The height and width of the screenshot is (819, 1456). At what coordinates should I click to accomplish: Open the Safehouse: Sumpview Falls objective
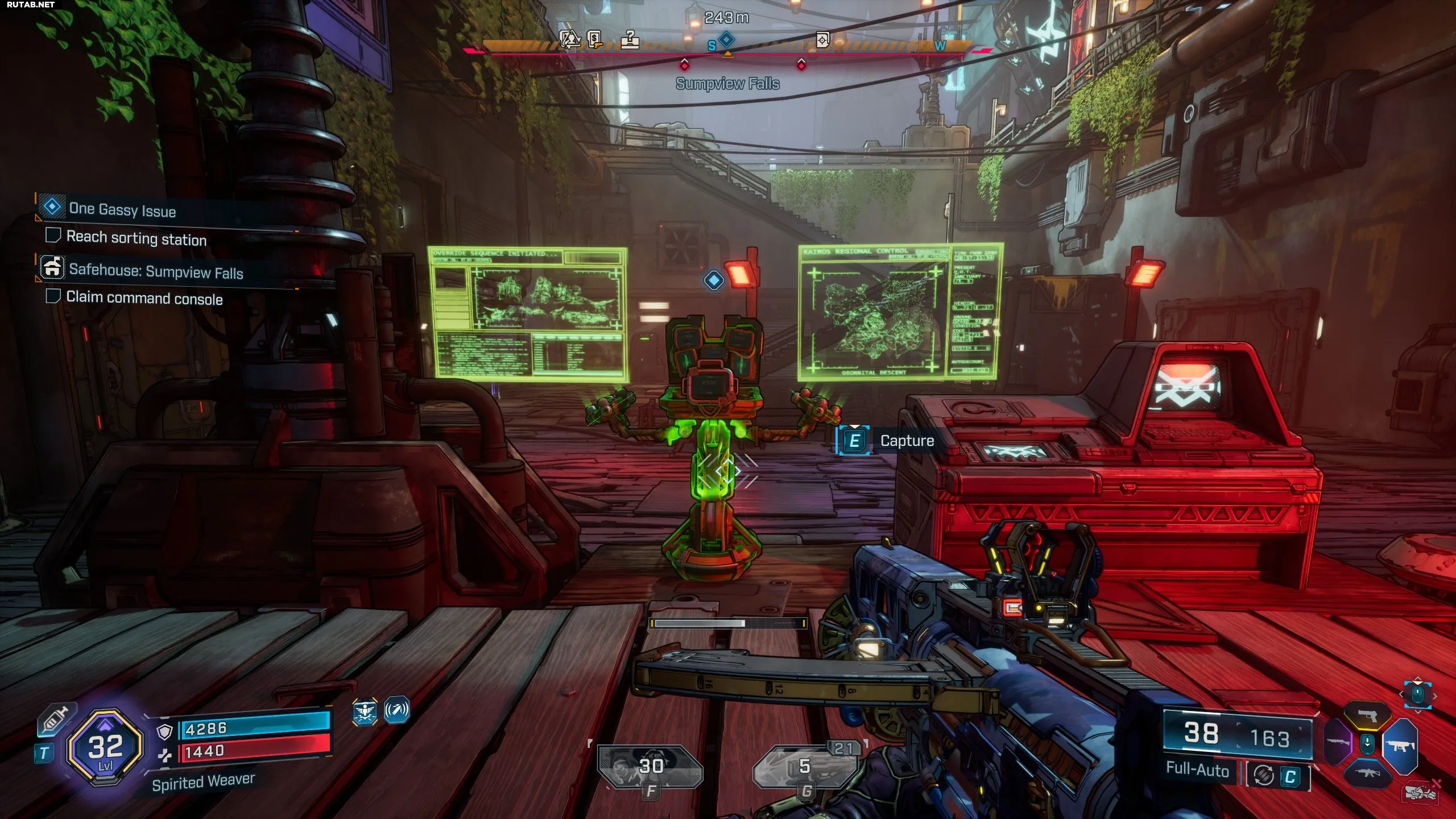click(x=155, y=271)
